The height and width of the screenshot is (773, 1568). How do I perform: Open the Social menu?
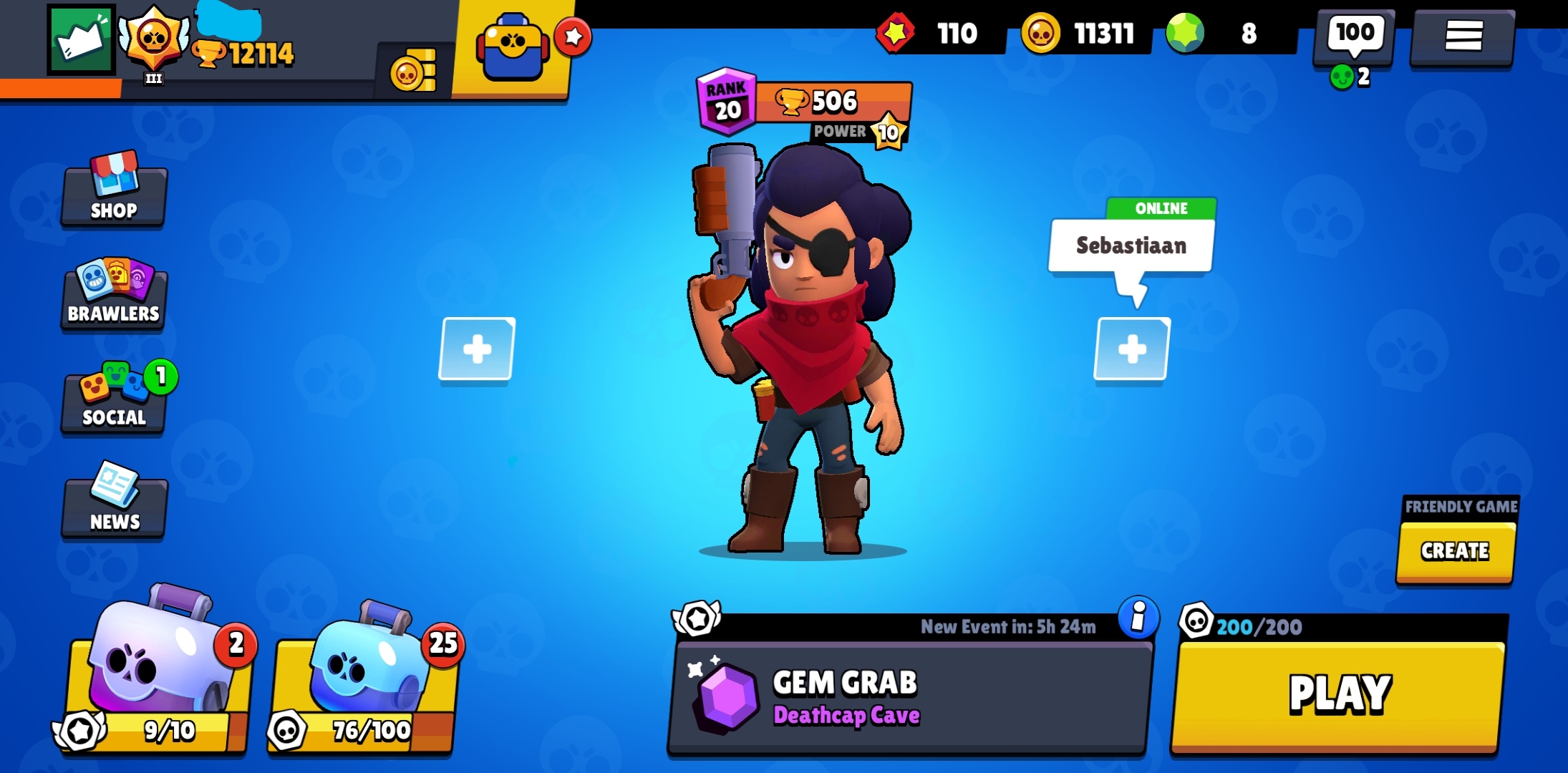coord(114,399)
